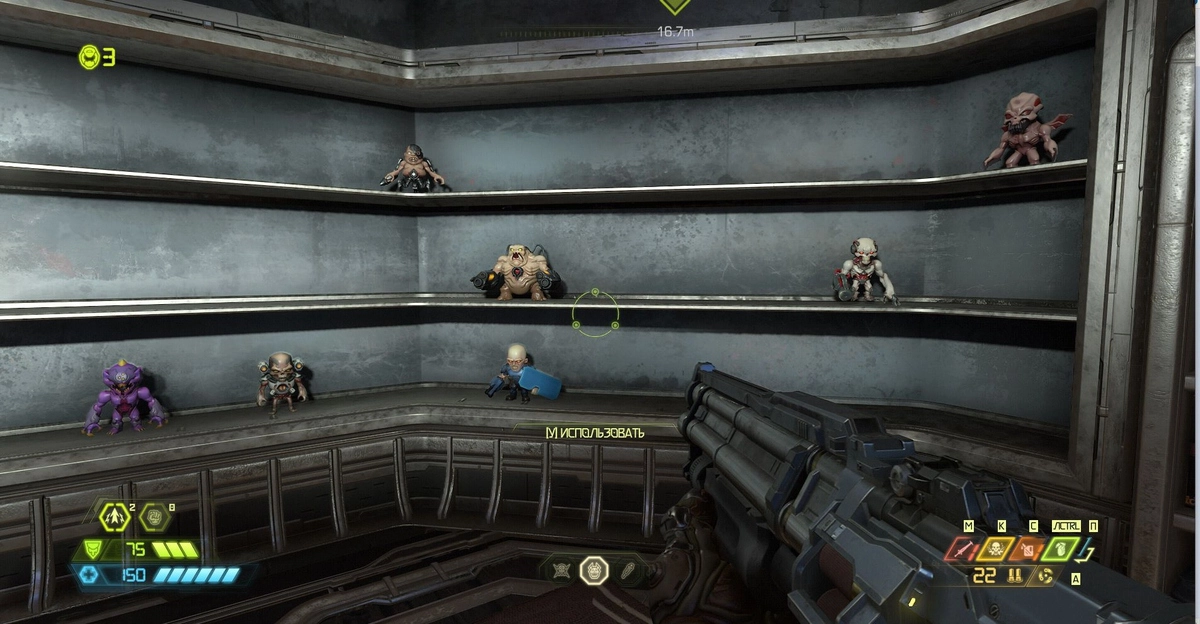Throw the green frag grenade icon
The image size is (1200, 624).
pyautogui.click(x=1061, y=549)
